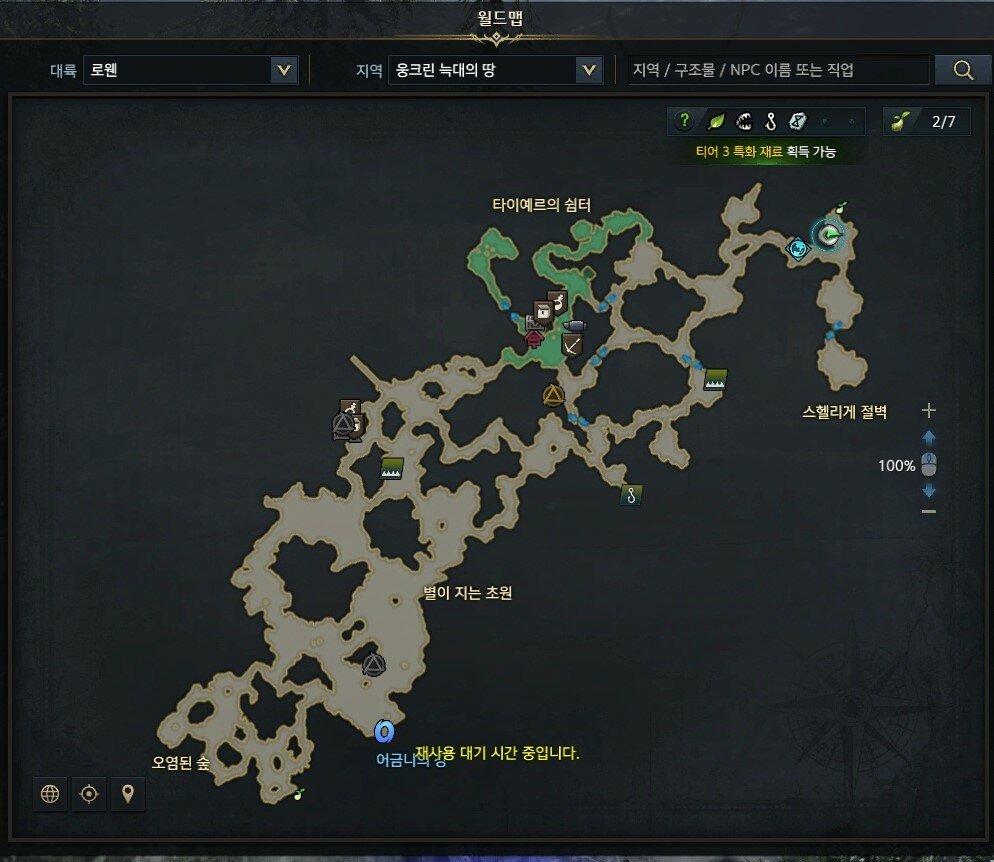Open the world view globe button

click(50, 794)
